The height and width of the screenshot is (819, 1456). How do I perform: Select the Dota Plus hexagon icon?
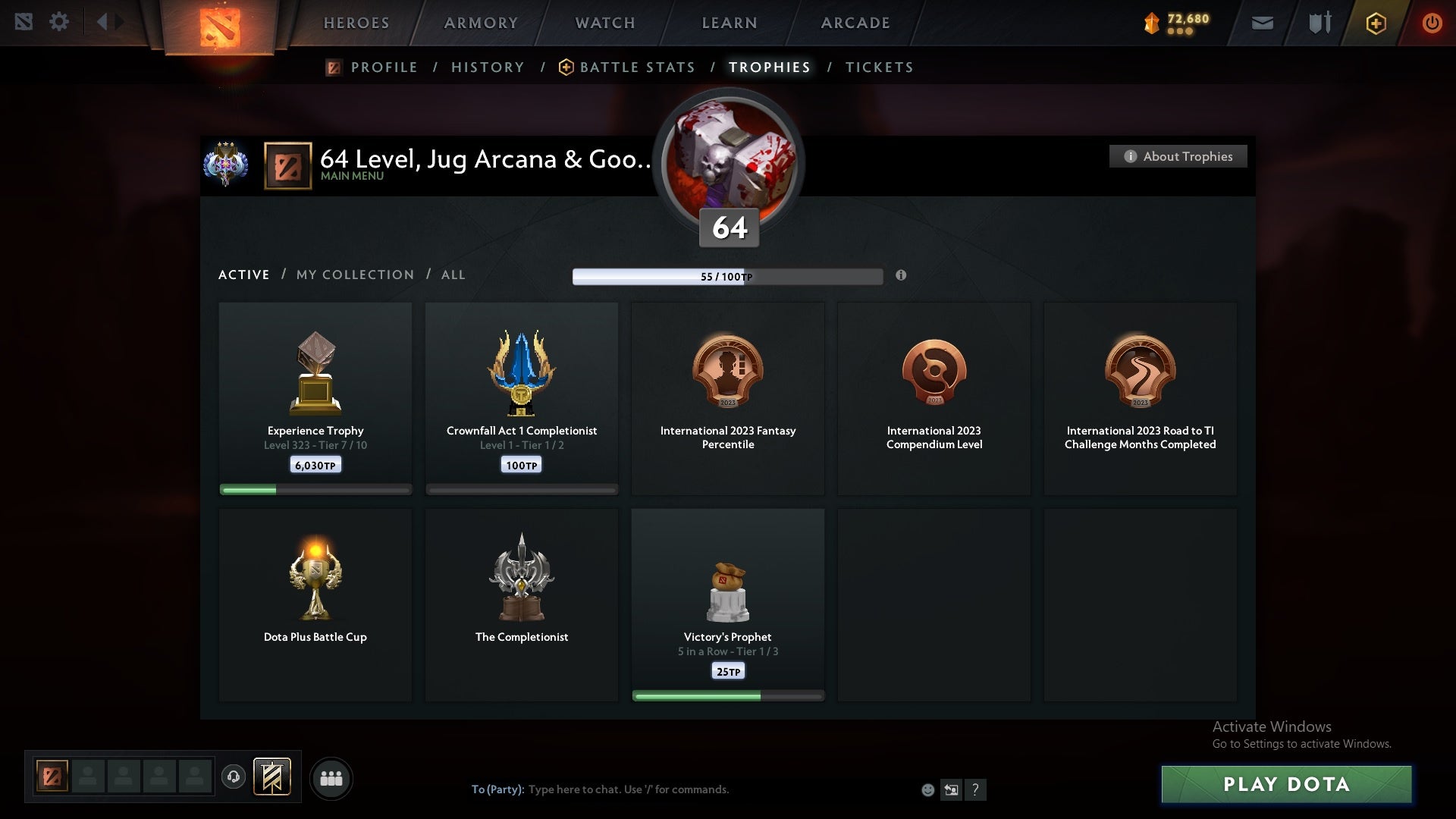(1375, 23)
